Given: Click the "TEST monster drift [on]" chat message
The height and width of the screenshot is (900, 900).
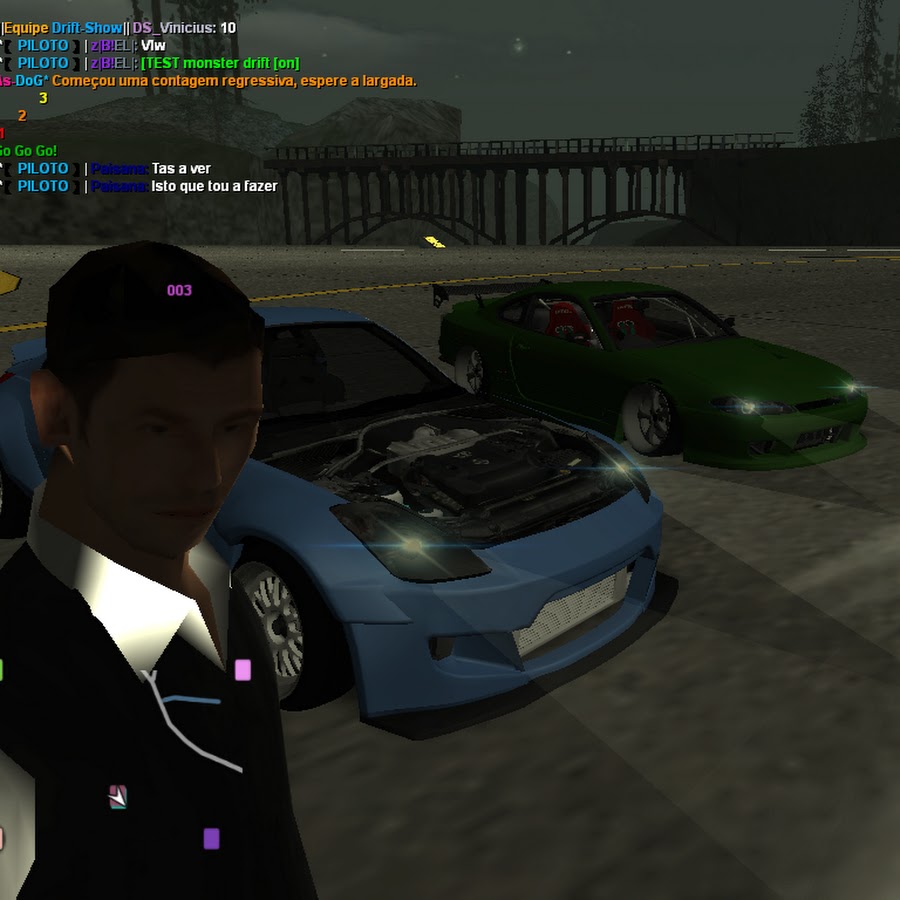Looking at the screenshot, I should pos(220,63).
